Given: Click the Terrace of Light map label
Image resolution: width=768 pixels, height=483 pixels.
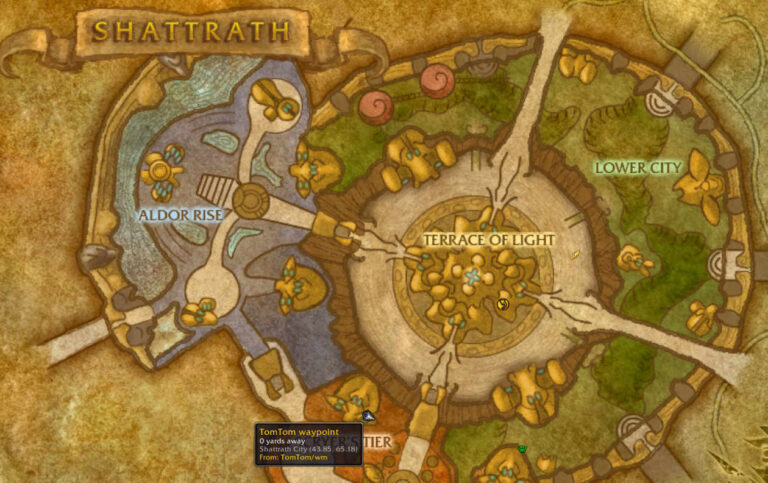Looking at the screenshot, I should click(488, 240).
